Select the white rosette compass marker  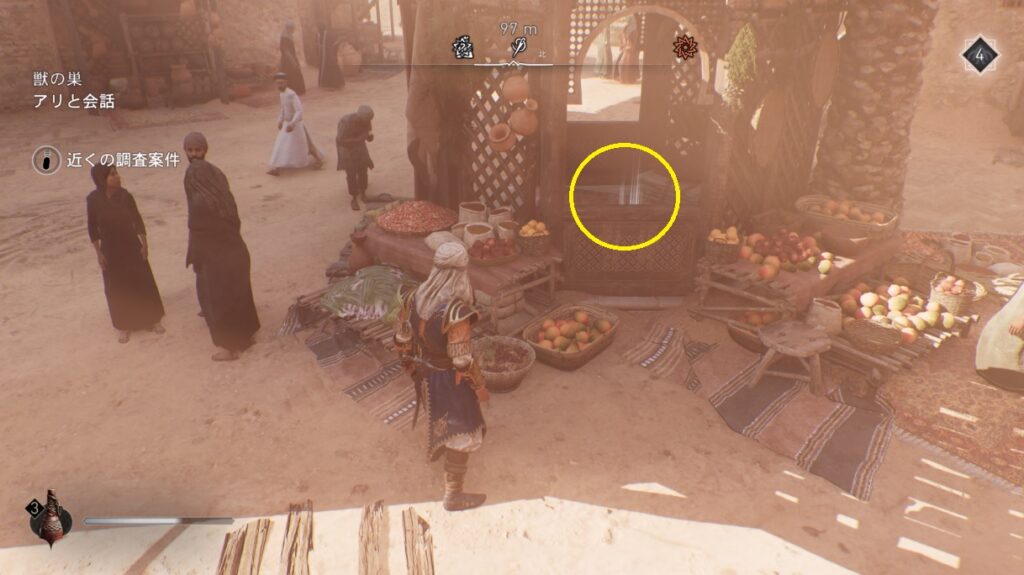(x=463, y=46)
